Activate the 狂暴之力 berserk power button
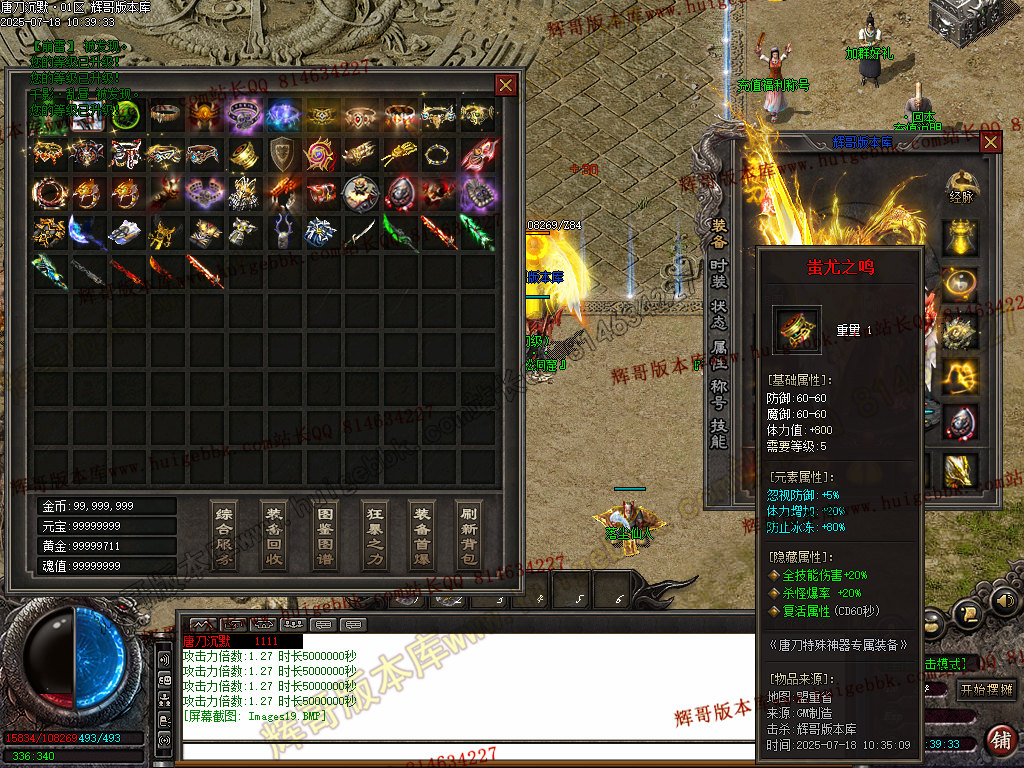The height and width of the screenshot is (768, 1024). point(373,535)
